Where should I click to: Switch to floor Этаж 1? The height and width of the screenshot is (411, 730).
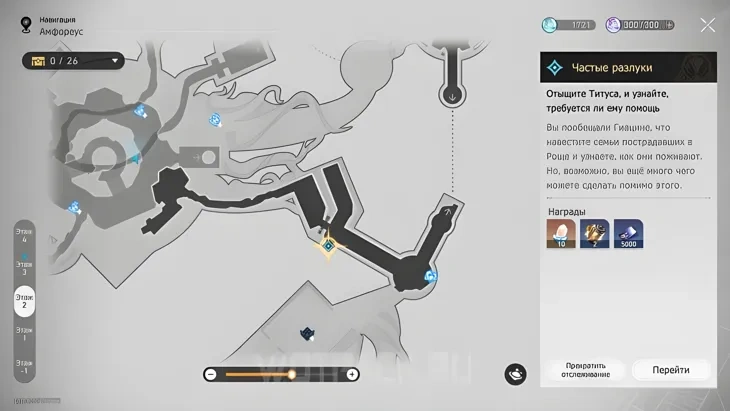tap(24, 333)
